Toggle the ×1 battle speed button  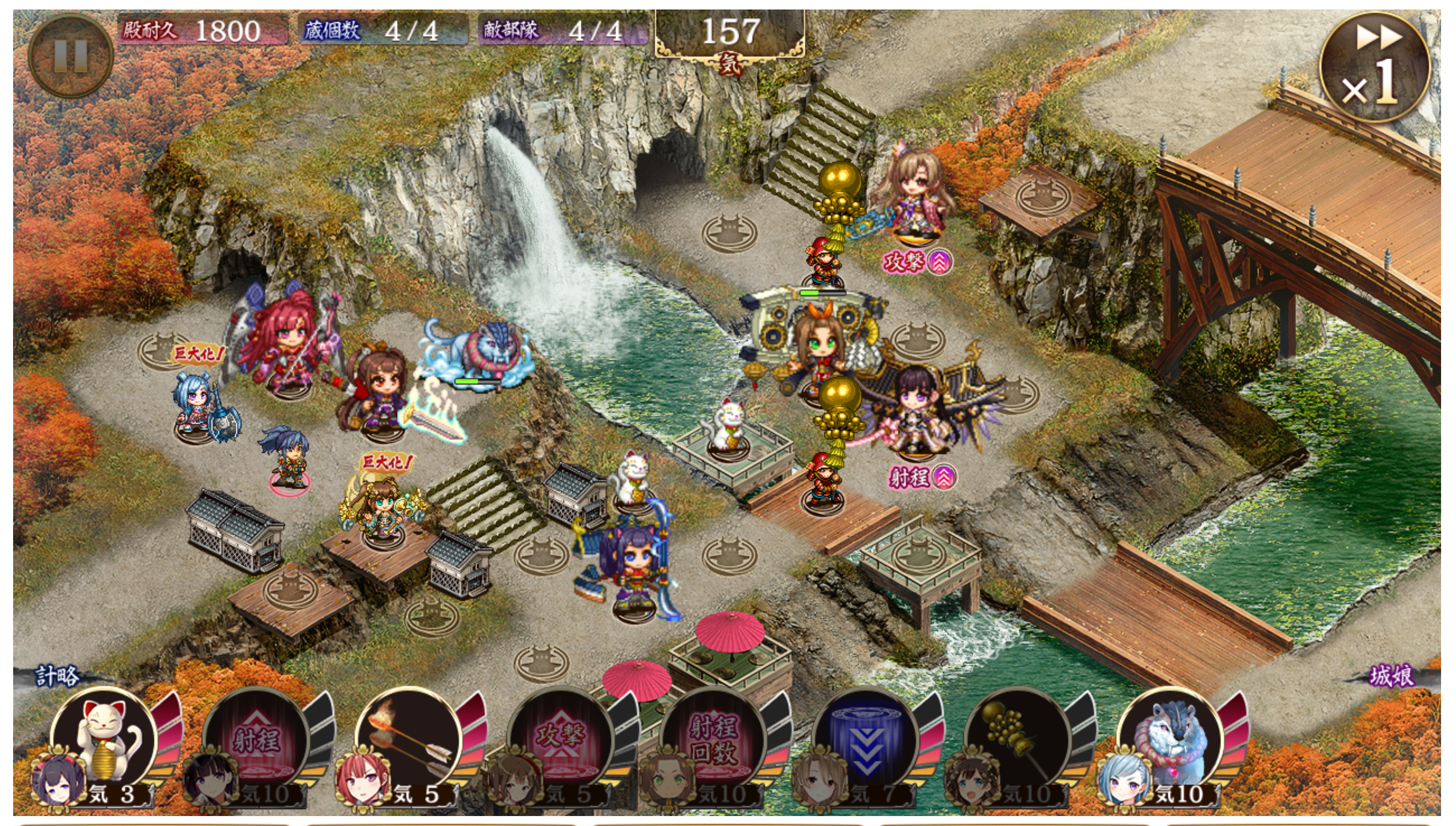point(1375,68)
